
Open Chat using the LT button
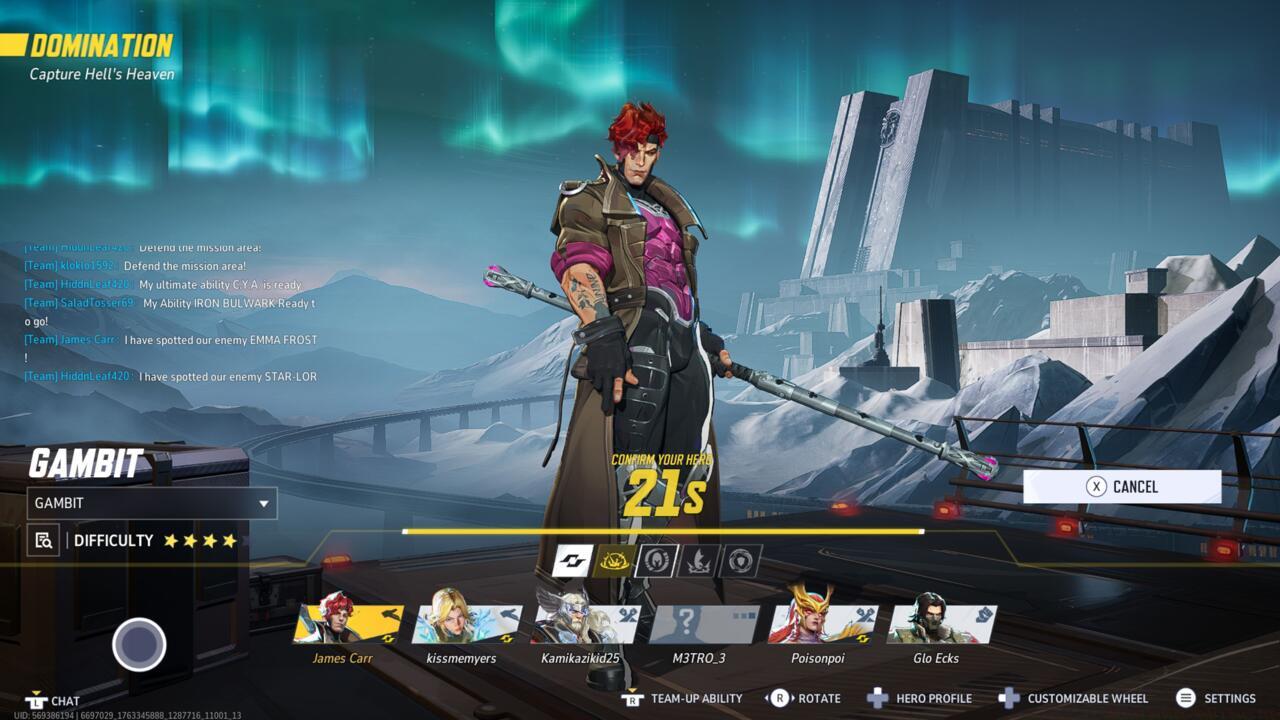[38, 700]
